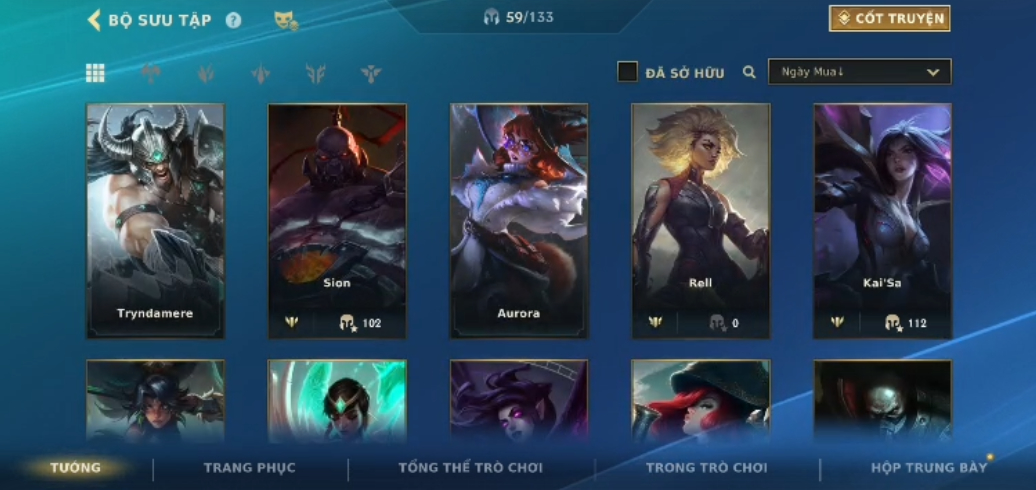Switch to the Trang Phục tab
Viewport: 1036px width, 490px height.
[249, 468]
